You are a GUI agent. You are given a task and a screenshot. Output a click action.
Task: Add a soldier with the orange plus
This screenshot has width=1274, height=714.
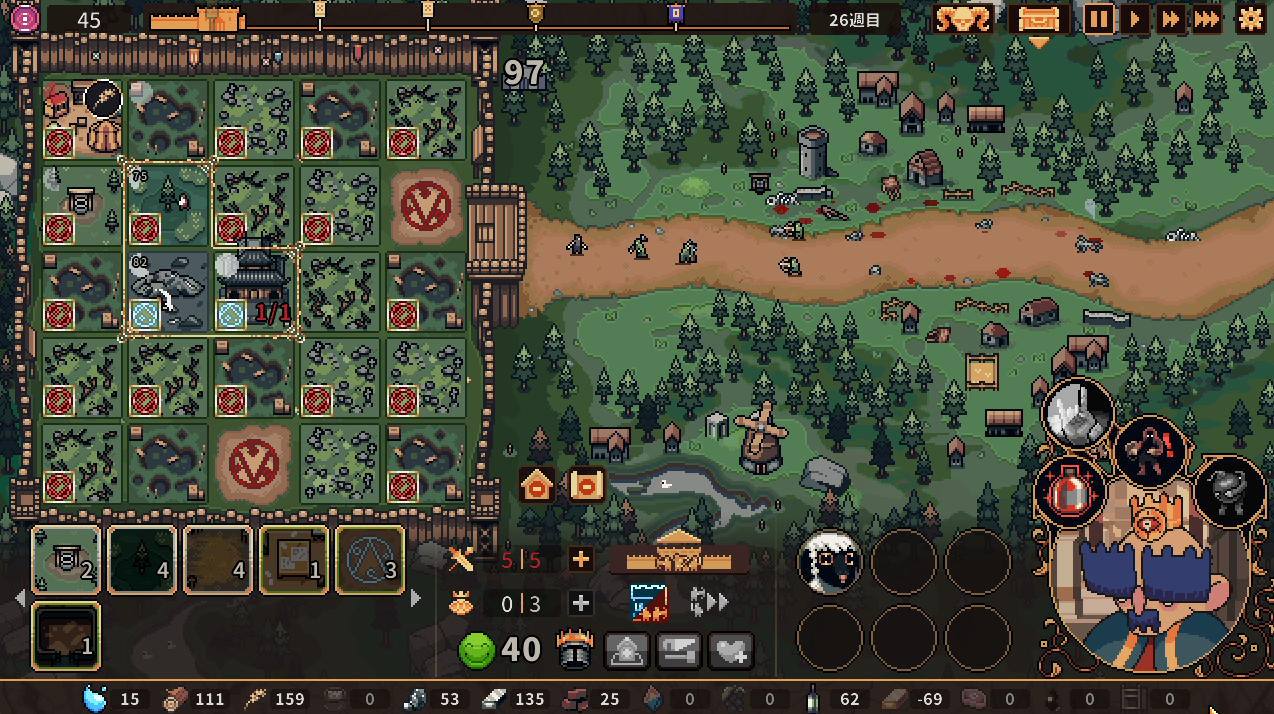581,559
